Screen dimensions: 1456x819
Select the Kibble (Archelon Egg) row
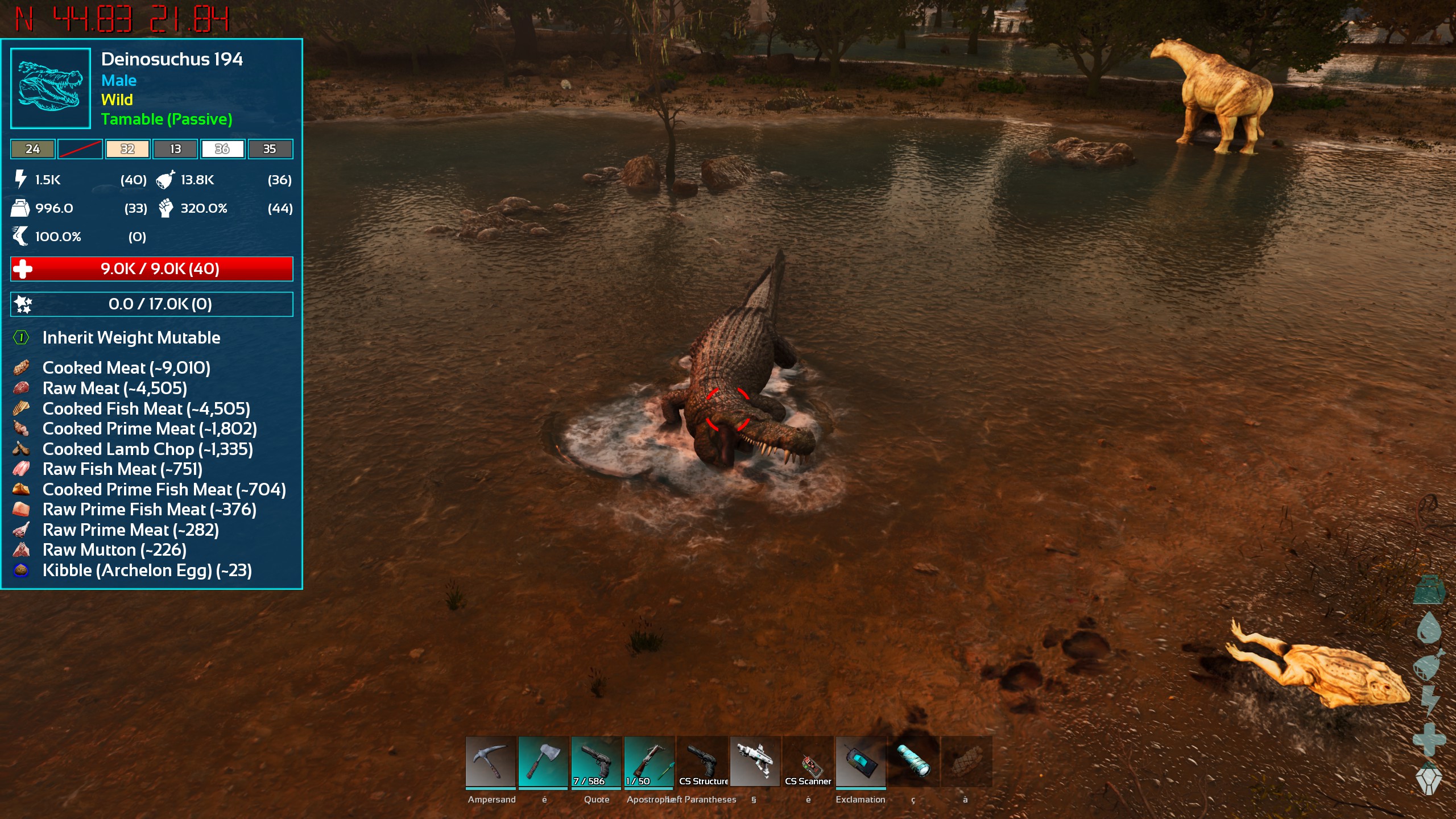[x=147, y=570]
